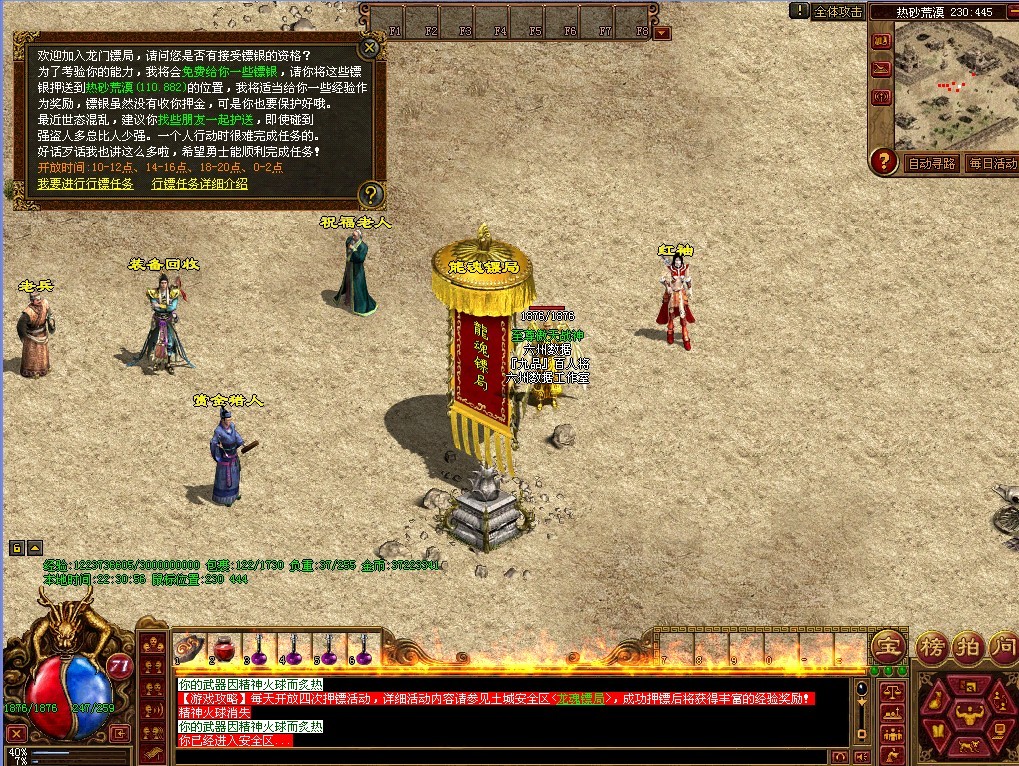Close the escort quest dialogue window

click(370, 46)
